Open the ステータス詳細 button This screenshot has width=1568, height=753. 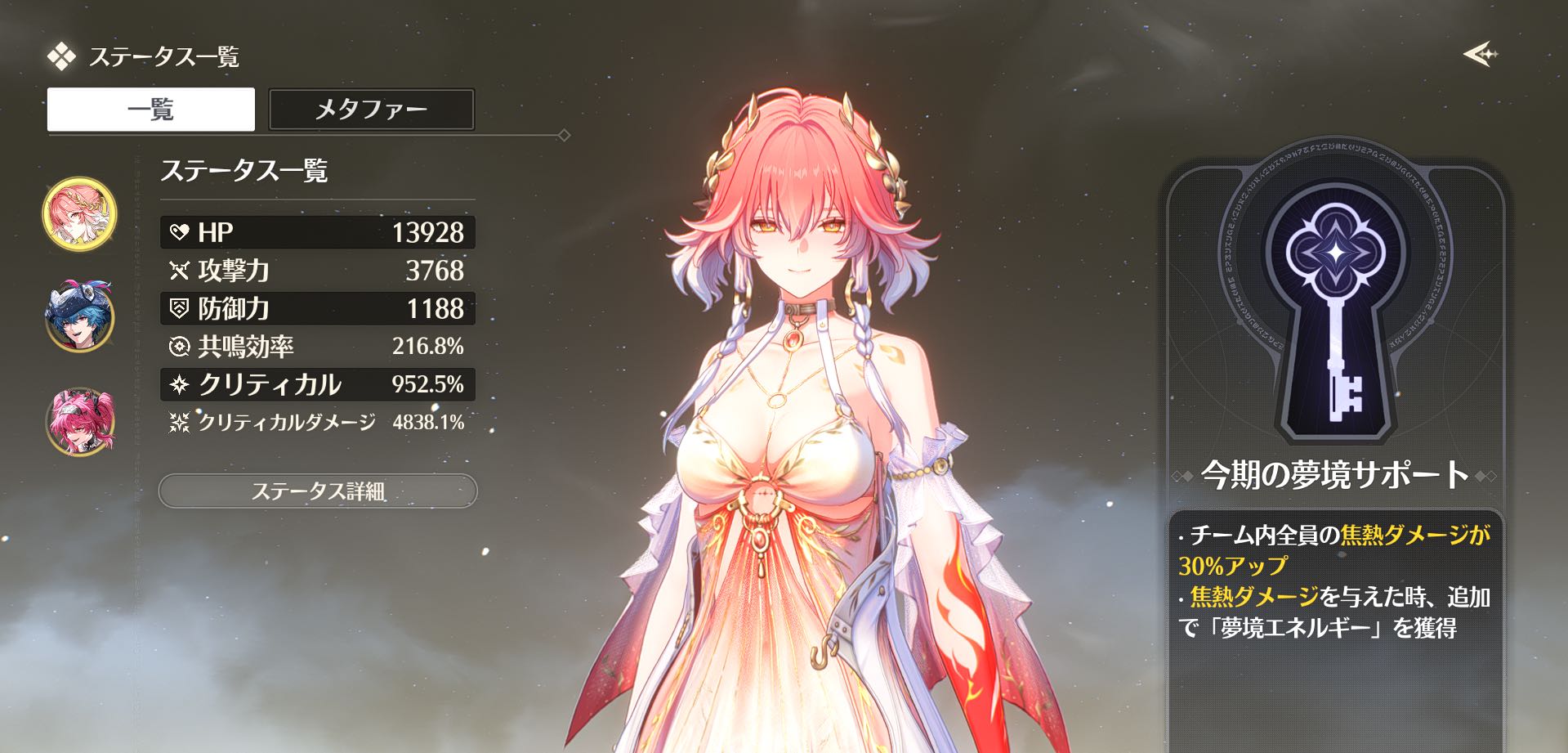click(x=317, y=491)
